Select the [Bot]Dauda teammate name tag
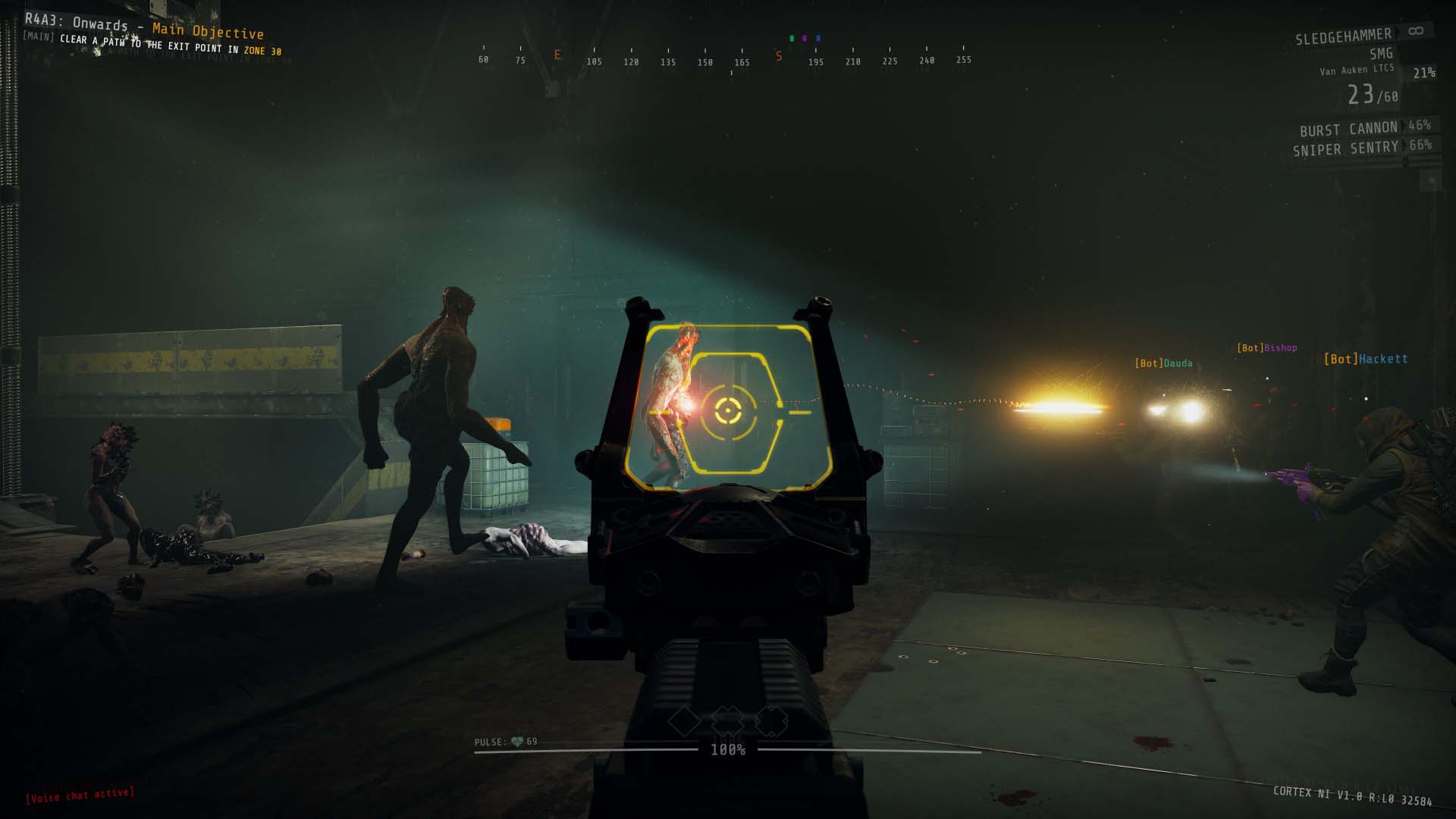The image size is (1456, 819). click(1163, 363)
